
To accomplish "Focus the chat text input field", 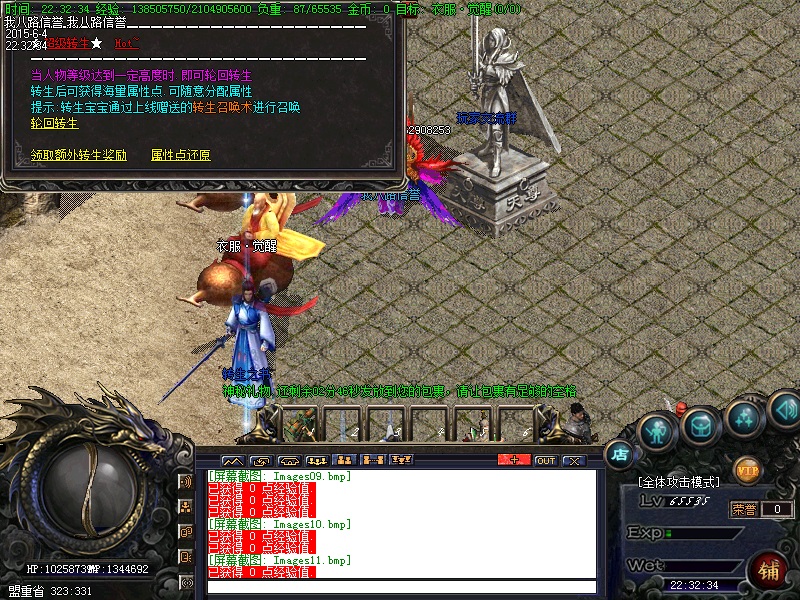I will (400, 587).
